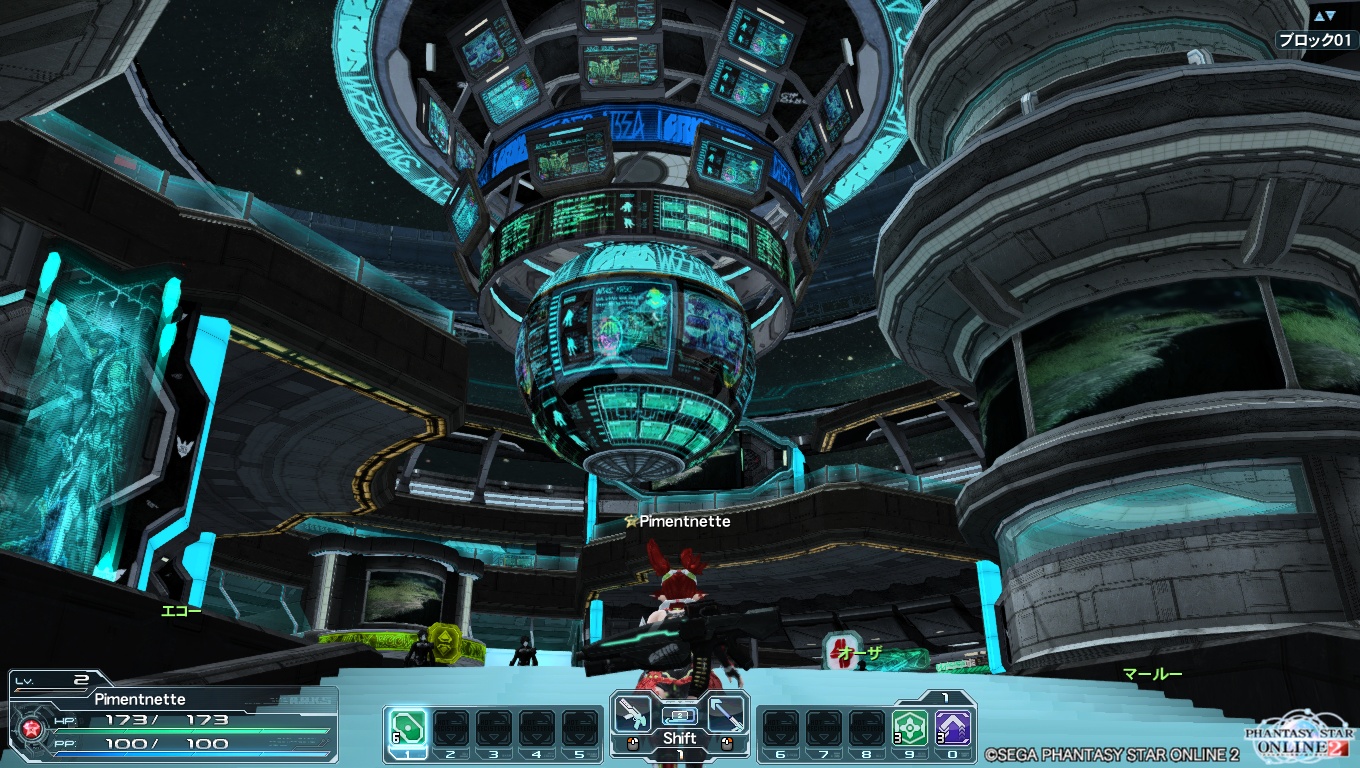Image resolution: width=1360 pixels, height=768 pixels.
Task: Click the ブロック01 block label
Action: pos(1315,40)
